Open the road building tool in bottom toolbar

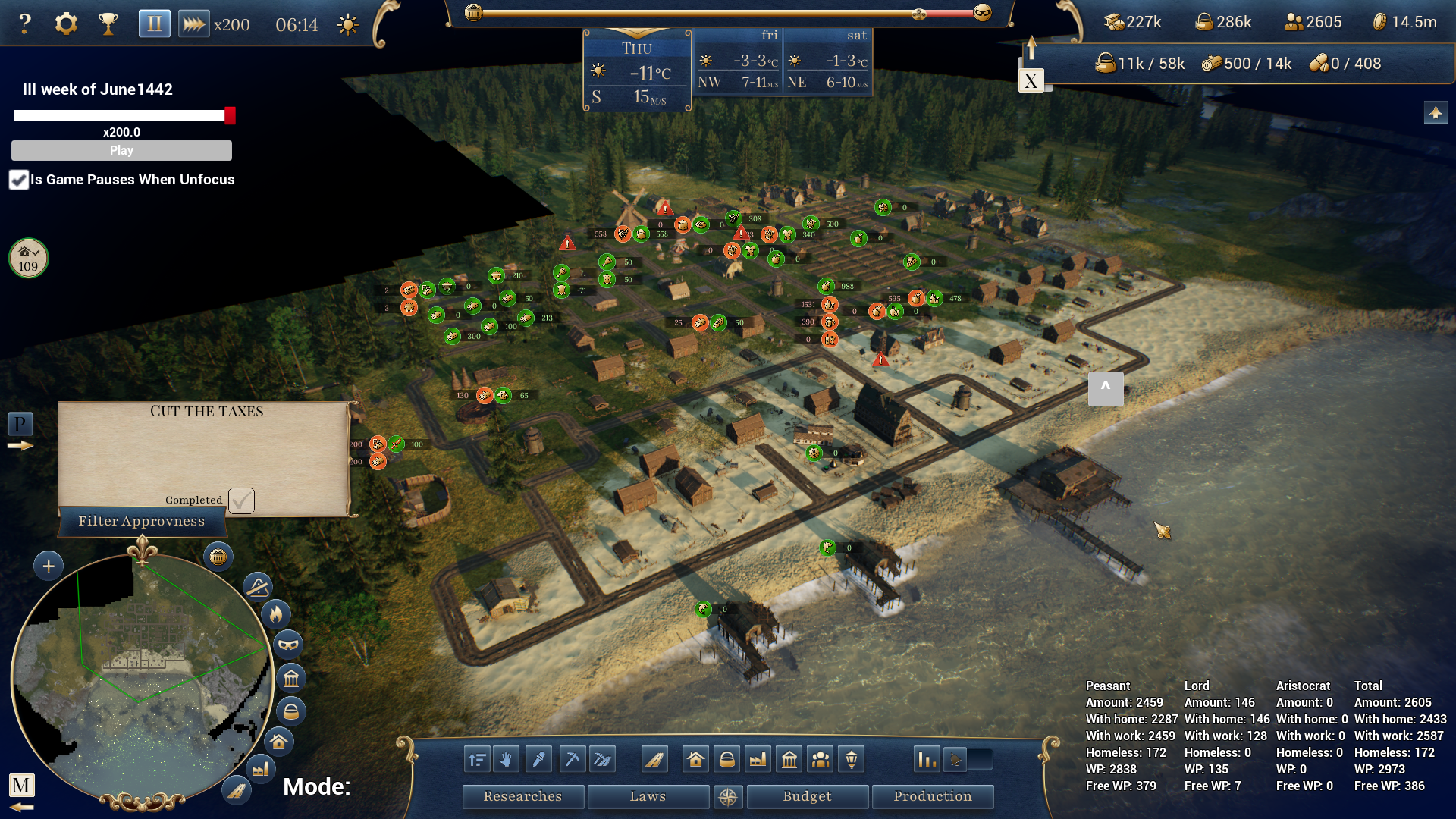tap(654, 759)
